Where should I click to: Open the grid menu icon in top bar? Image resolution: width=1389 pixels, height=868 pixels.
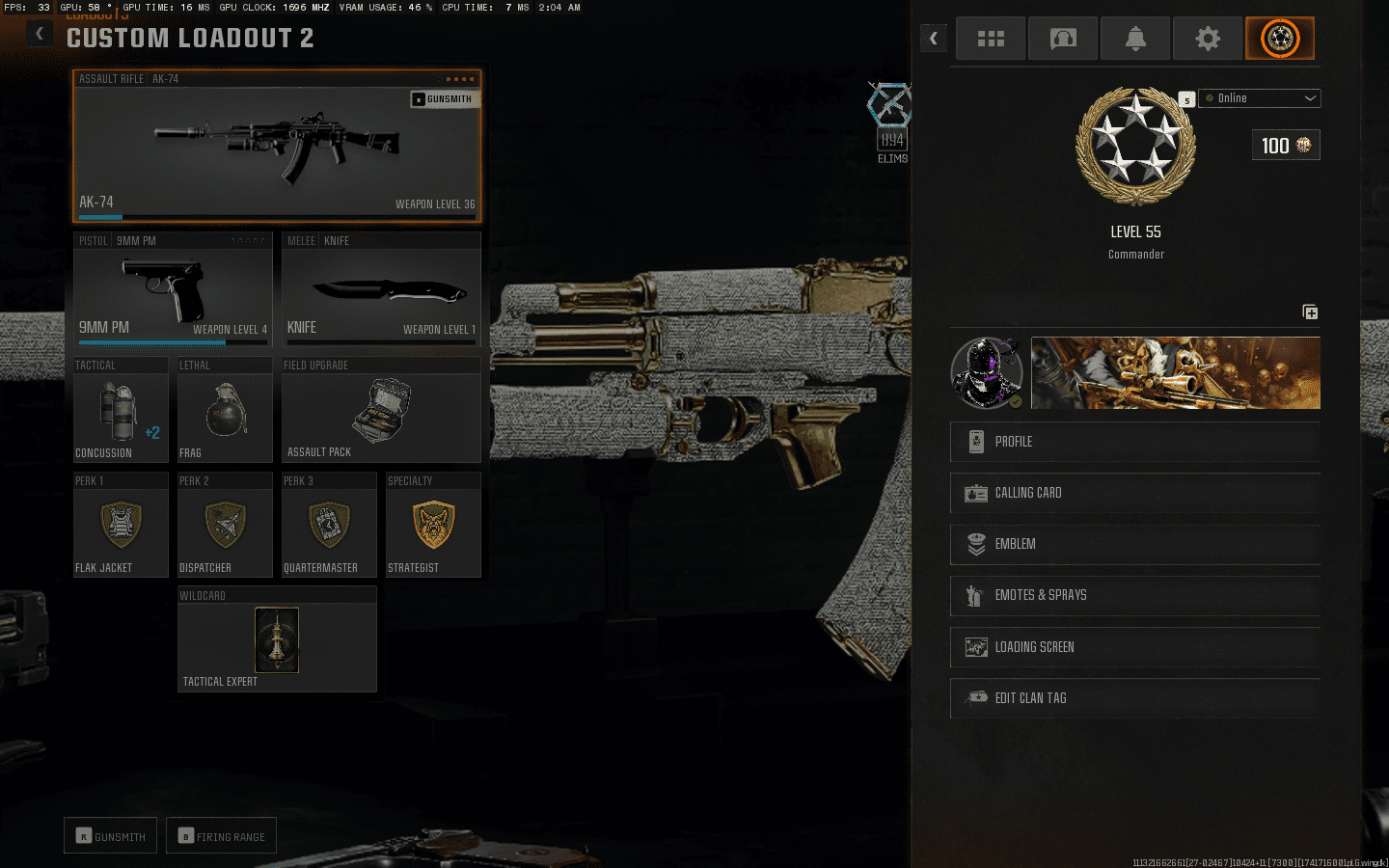click(x=991, y=38)
